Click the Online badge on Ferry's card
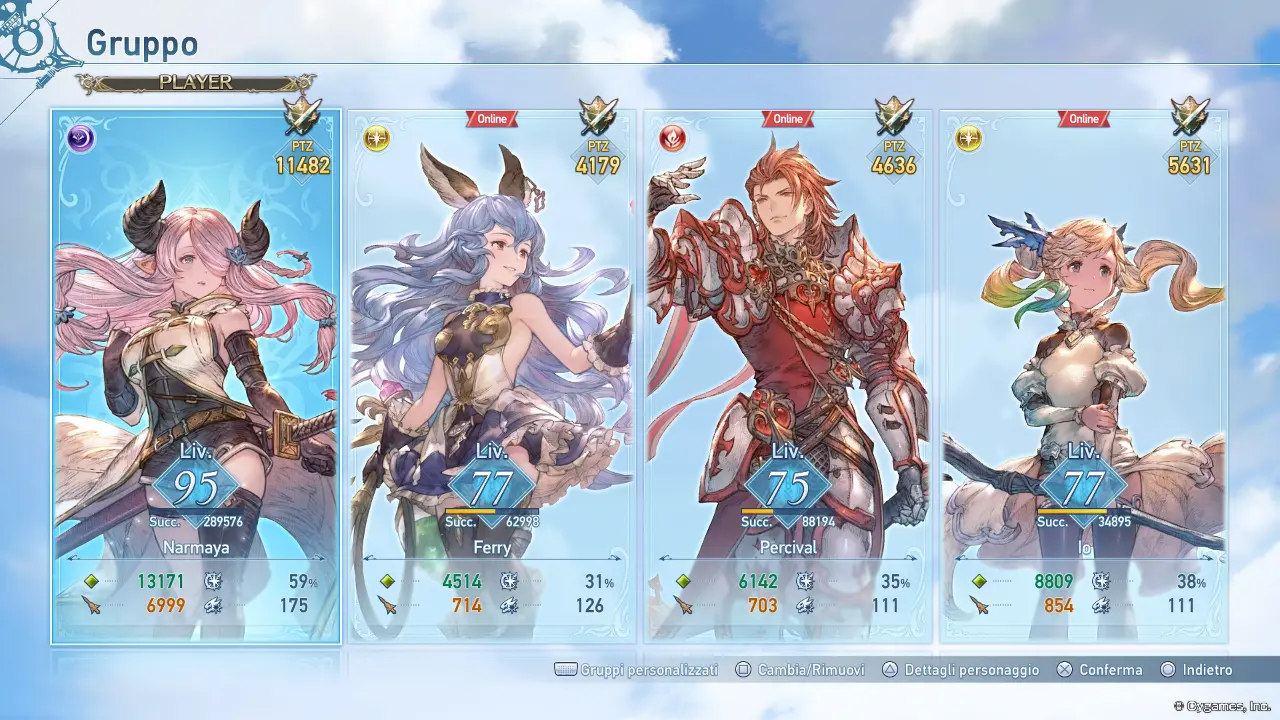 [491, 118]
